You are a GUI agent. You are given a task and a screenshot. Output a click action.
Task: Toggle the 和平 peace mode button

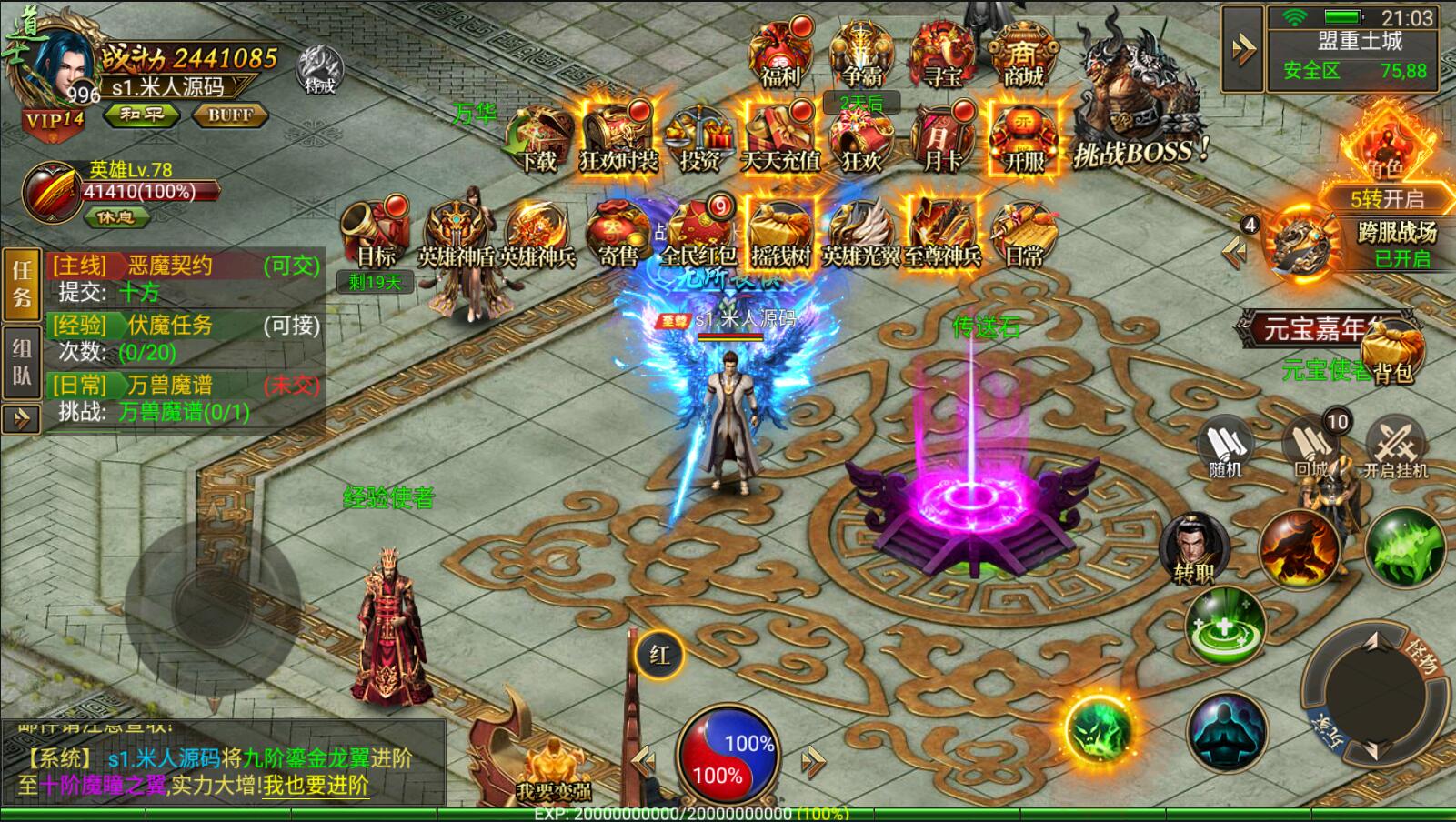(142, 115)
